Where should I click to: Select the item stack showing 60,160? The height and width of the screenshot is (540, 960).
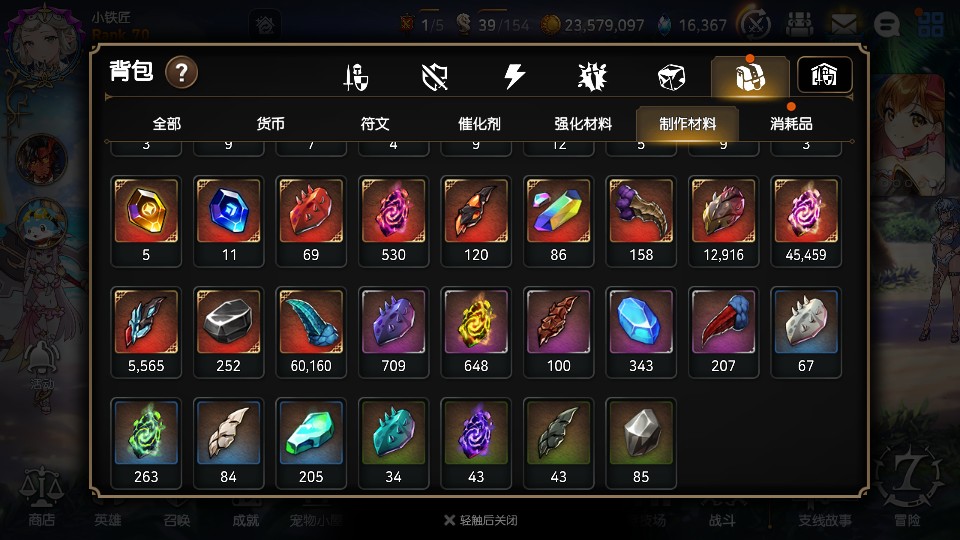(311, 323)
